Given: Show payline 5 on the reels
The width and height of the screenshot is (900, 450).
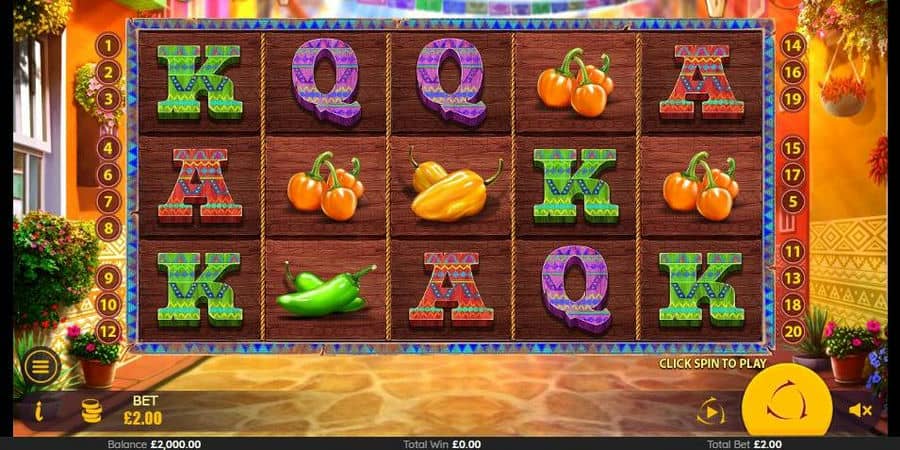Looking at the screenshot, I should tap(793, 201).
